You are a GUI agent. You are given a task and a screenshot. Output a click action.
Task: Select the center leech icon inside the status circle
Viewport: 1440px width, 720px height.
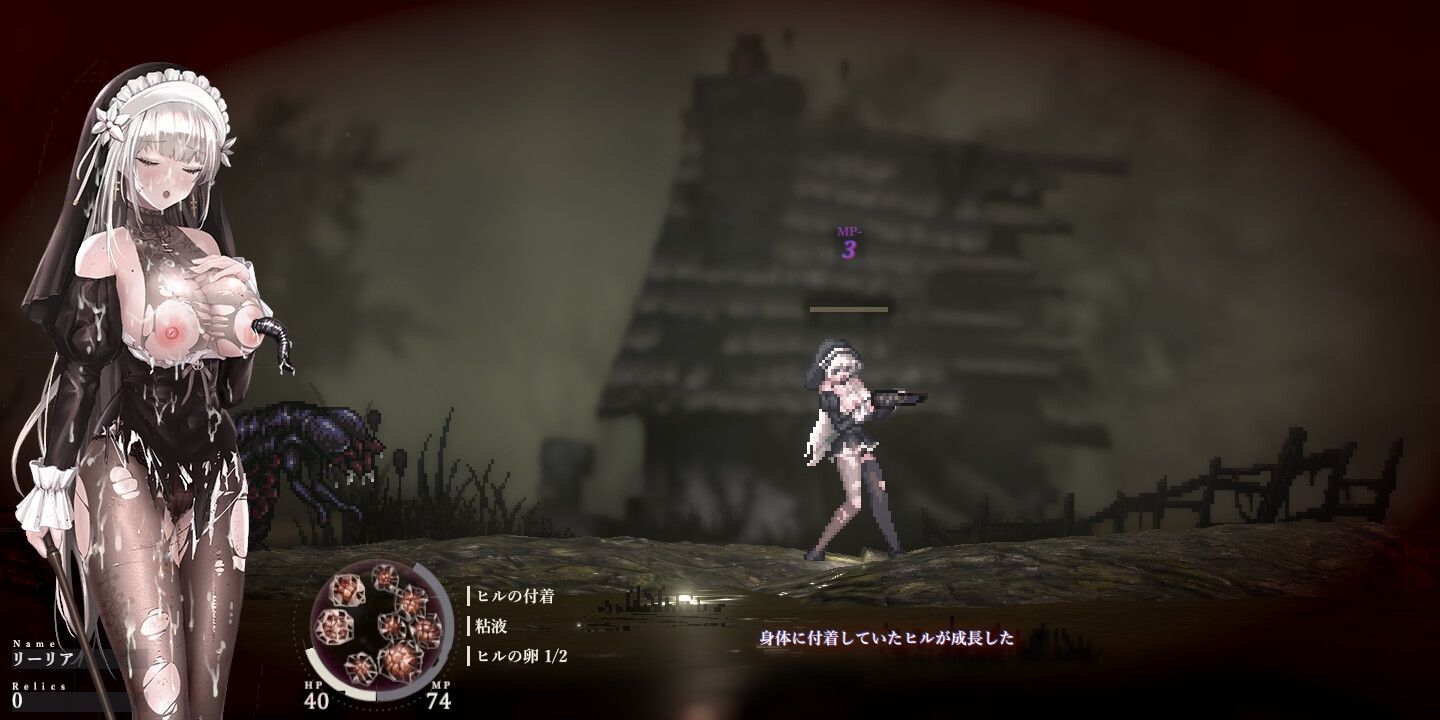click(x=394, y=624)
